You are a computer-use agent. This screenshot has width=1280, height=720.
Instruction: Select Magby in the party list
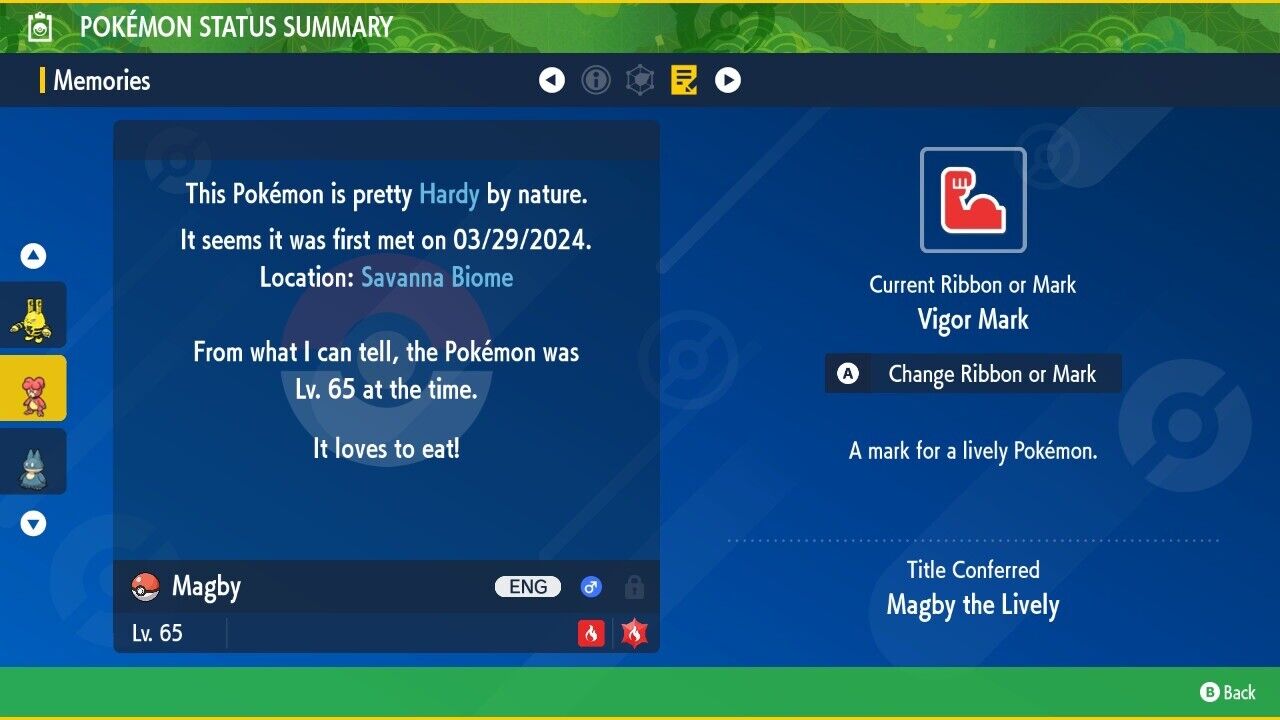tap(33, 388)
